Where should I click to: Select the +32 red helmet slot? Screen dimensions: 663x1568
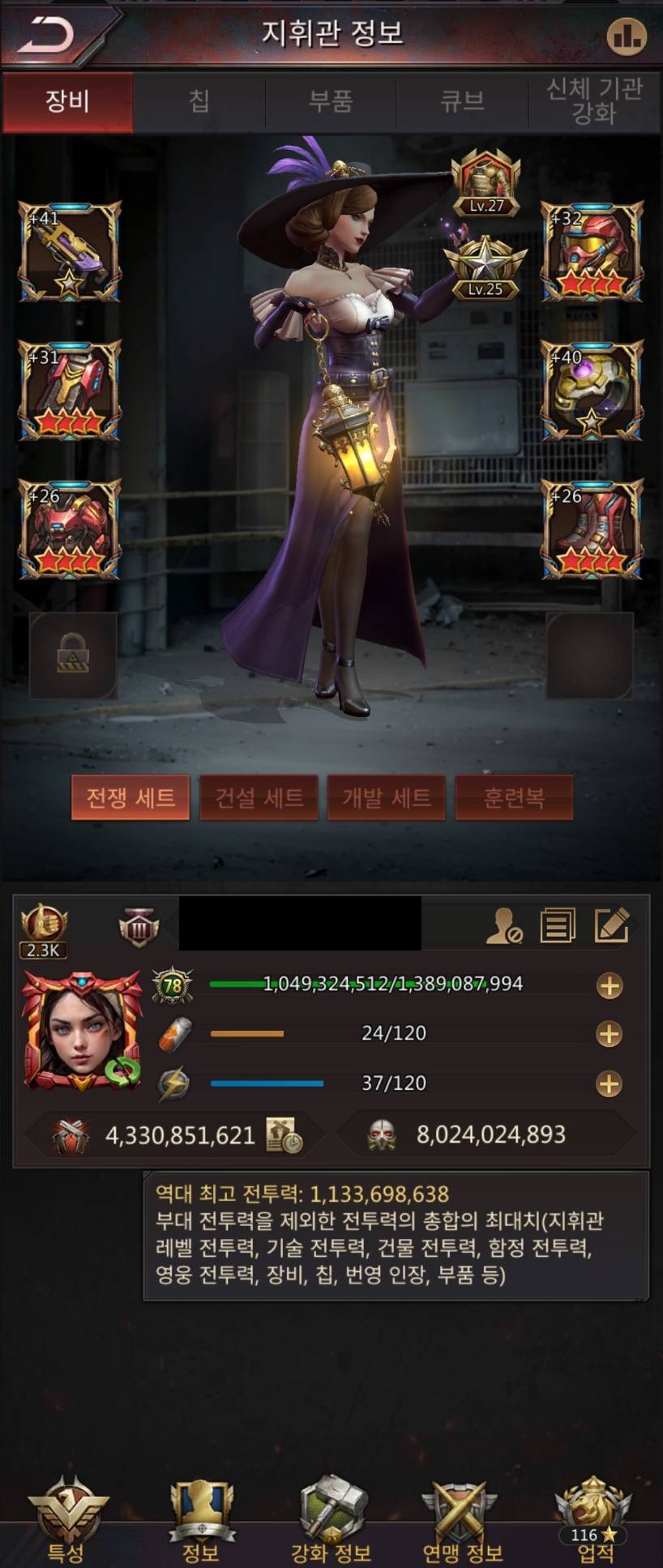pyautogui.click(x=592, y=251)
